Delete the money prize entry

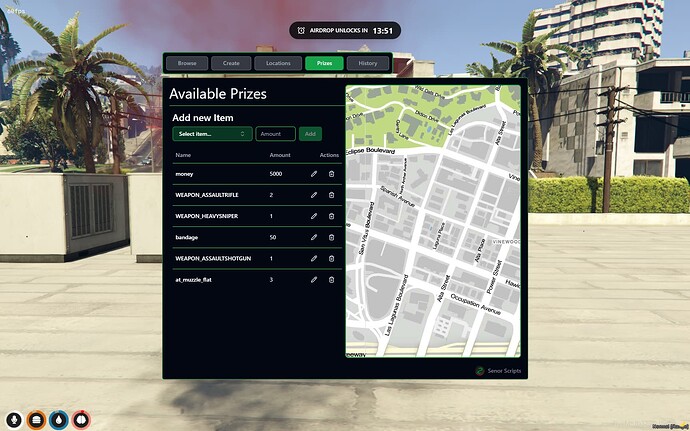coord(331,174)
